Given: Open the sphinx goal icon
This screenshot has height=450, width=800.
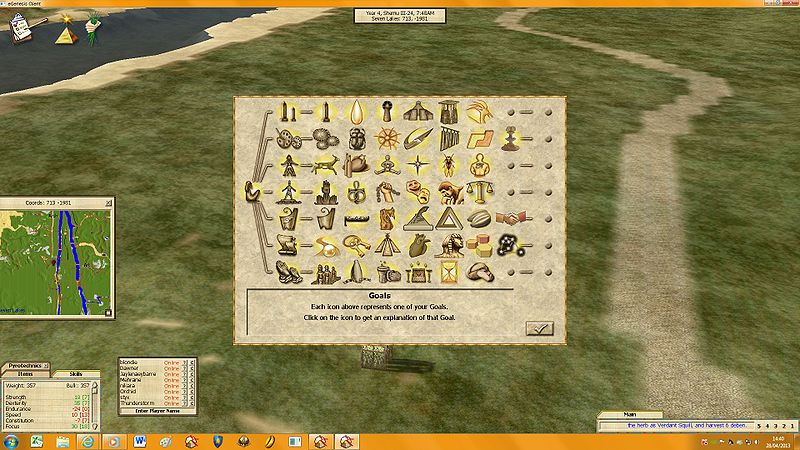Looking at the screenshot, I should pos(448,243).
